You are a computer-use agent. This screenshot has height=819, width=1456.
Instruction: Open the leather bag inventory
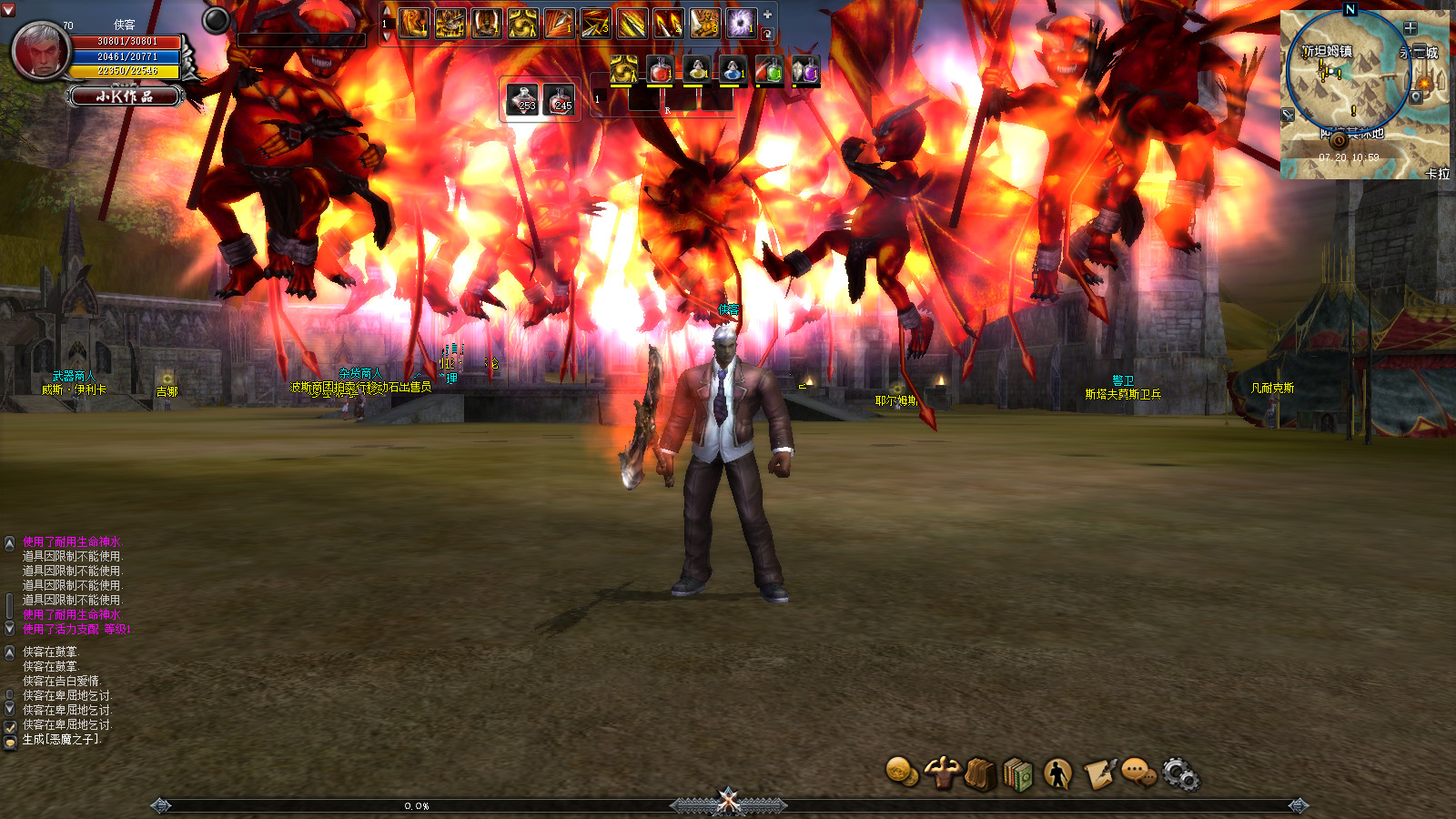(980, 774)
